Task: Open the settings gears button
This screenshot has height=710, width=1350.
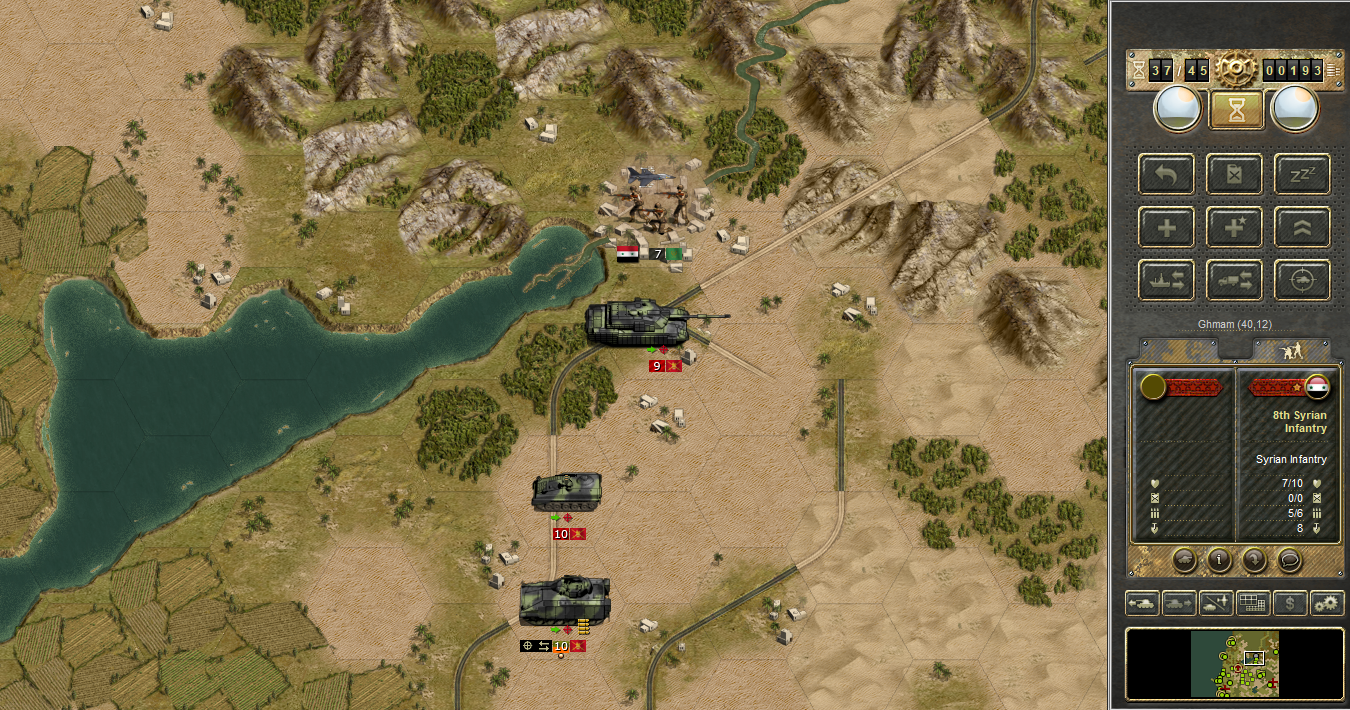Action: [1327, 603]
